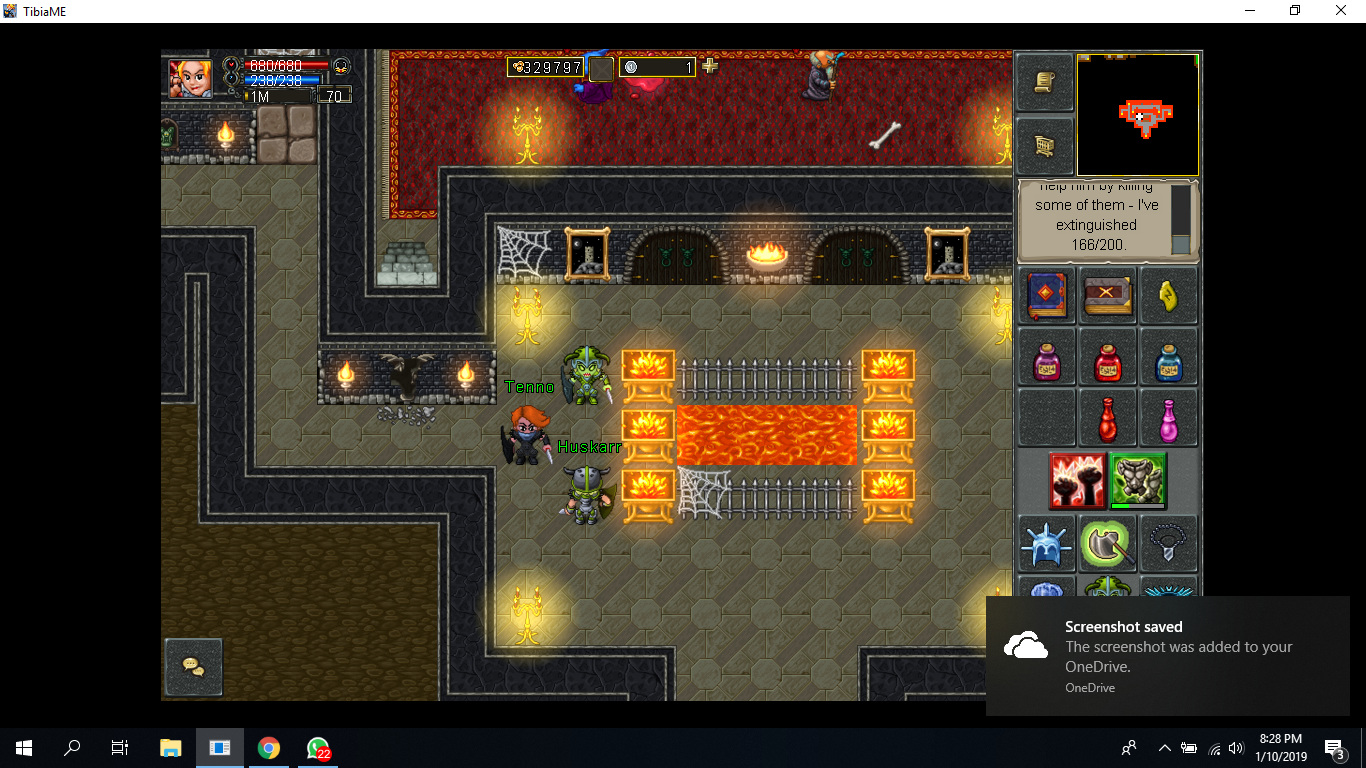Select the yellow rune stone slot
The width and height of the screenshot is (1366, 768).
(x=1168, y=296)
